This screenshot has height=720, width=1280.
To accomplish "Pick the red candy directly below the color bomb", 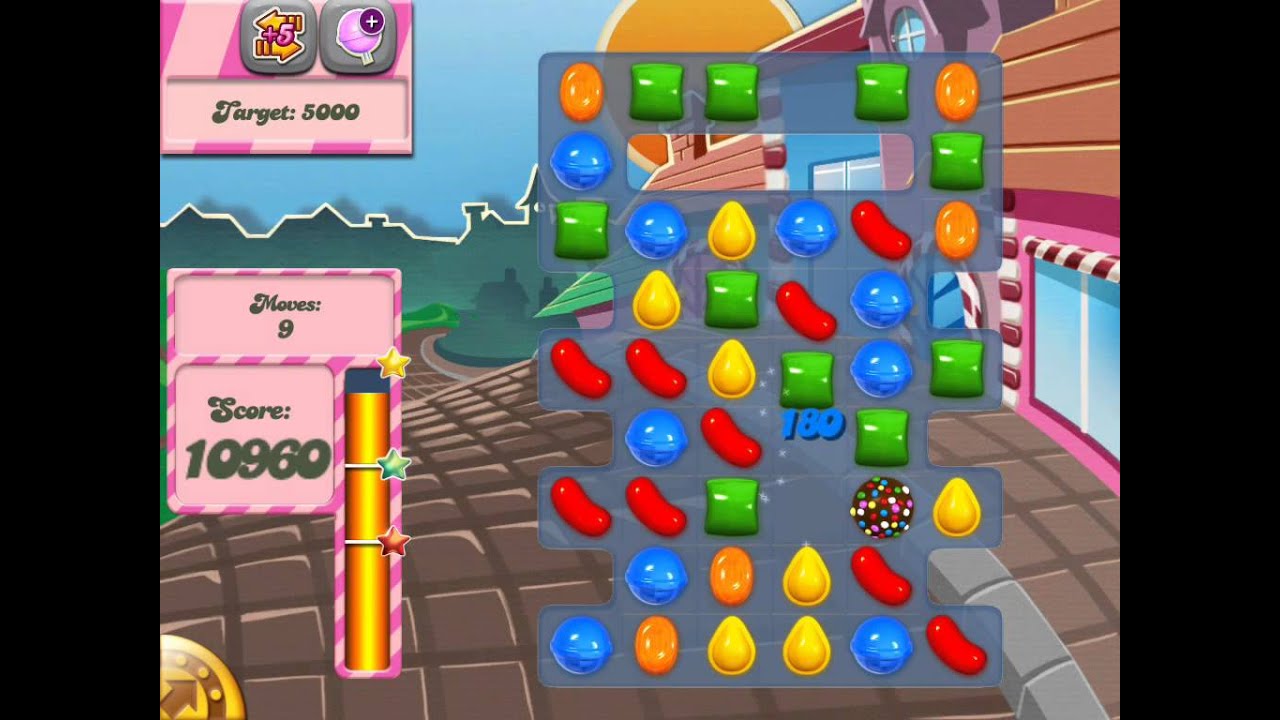I will point(881,575).
